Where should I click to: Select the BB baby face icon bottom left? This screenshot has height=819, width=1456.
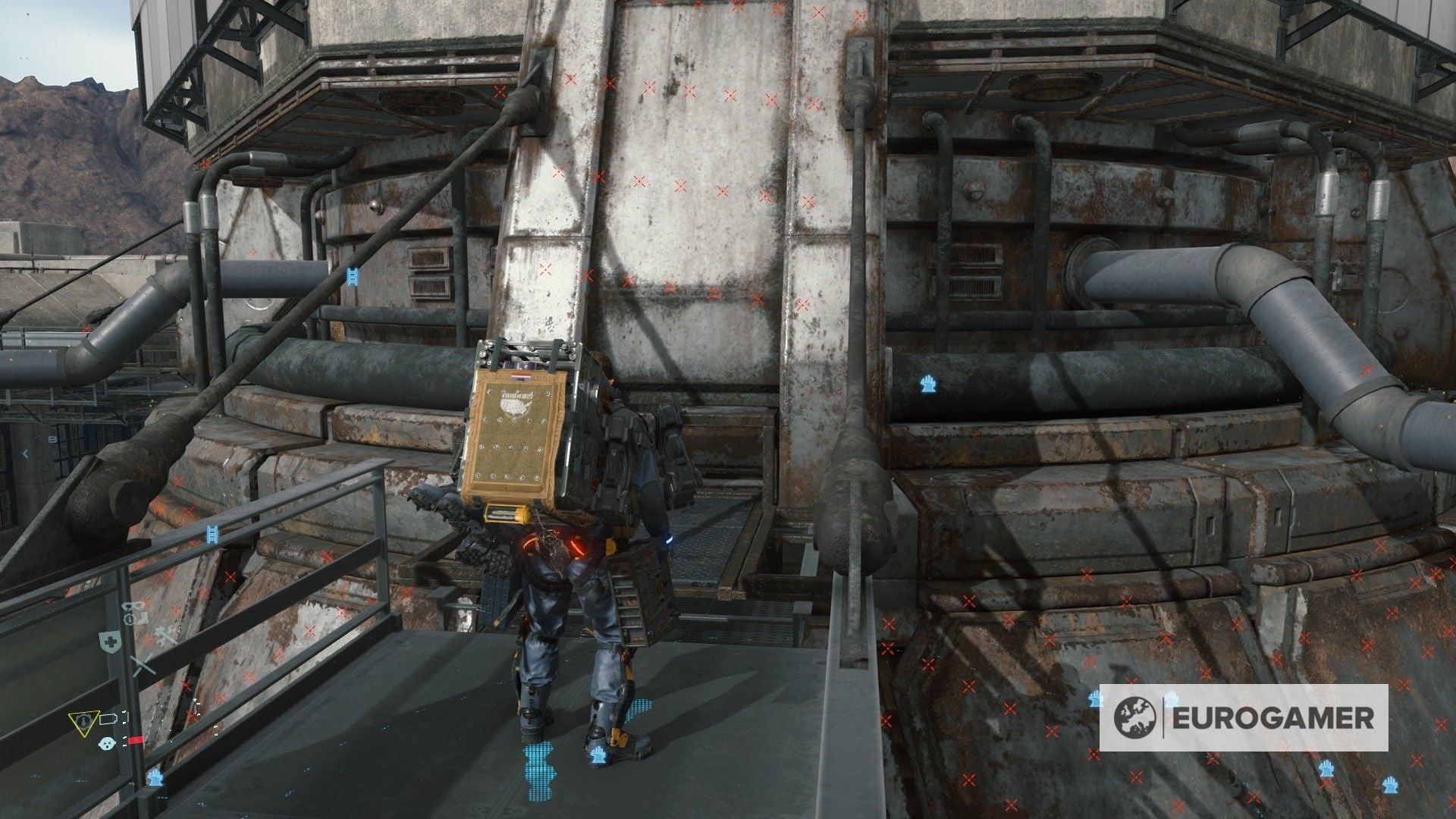pos(108,744)
